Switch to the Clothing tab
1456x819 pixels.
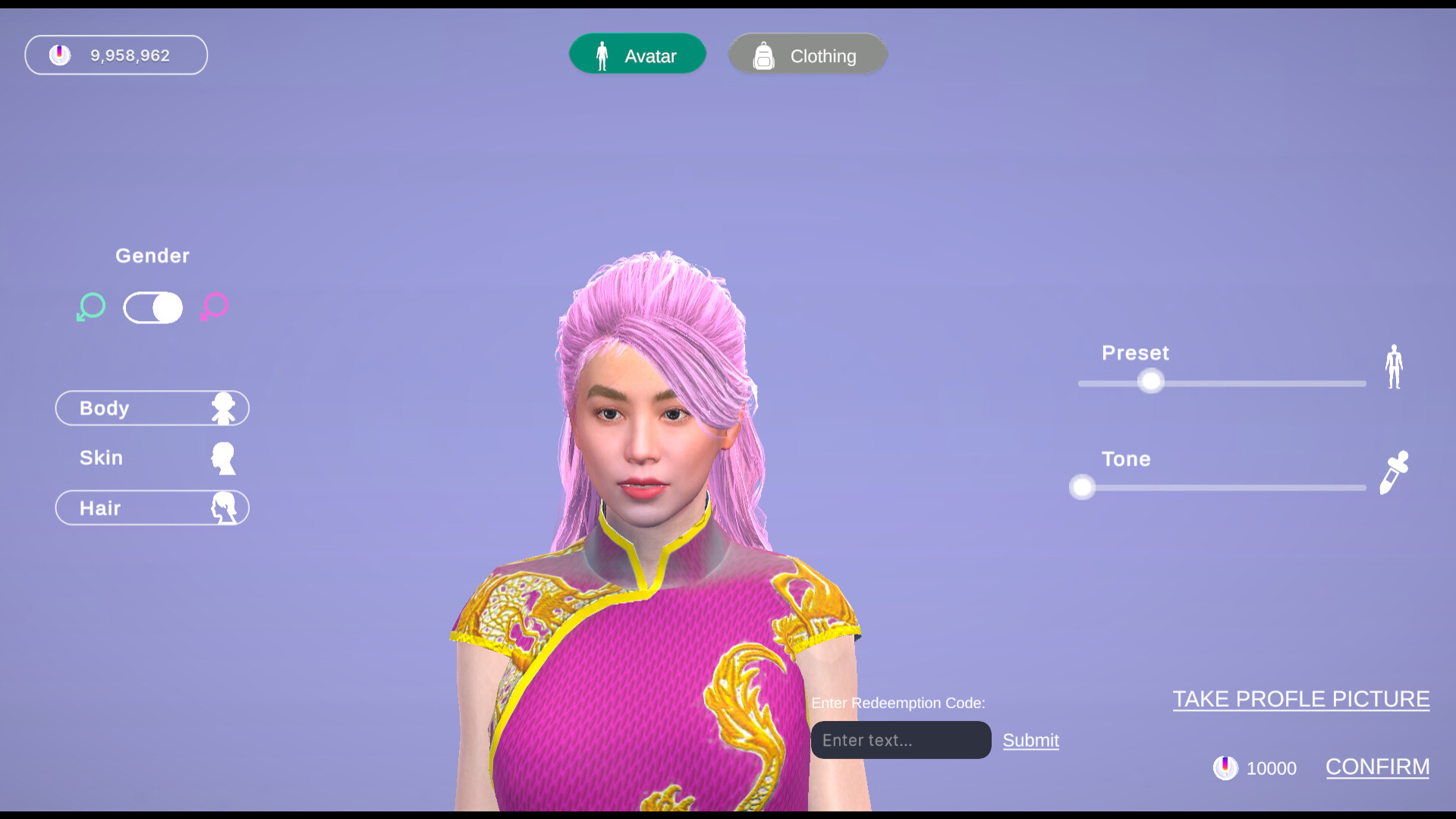[x=807, y=54]
